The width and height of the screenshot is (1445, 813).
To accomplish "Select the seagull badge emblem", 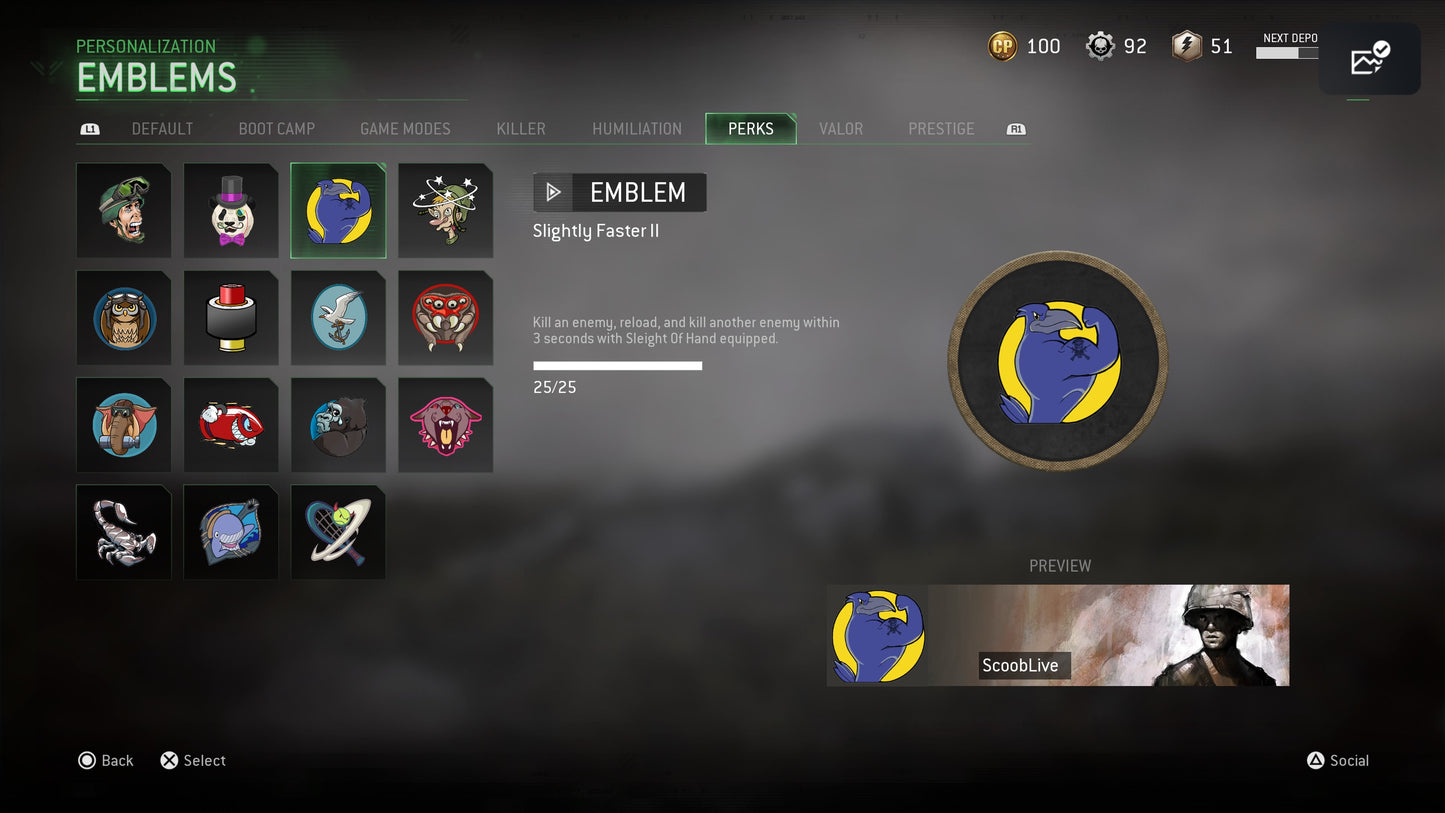I will point(338,317).
